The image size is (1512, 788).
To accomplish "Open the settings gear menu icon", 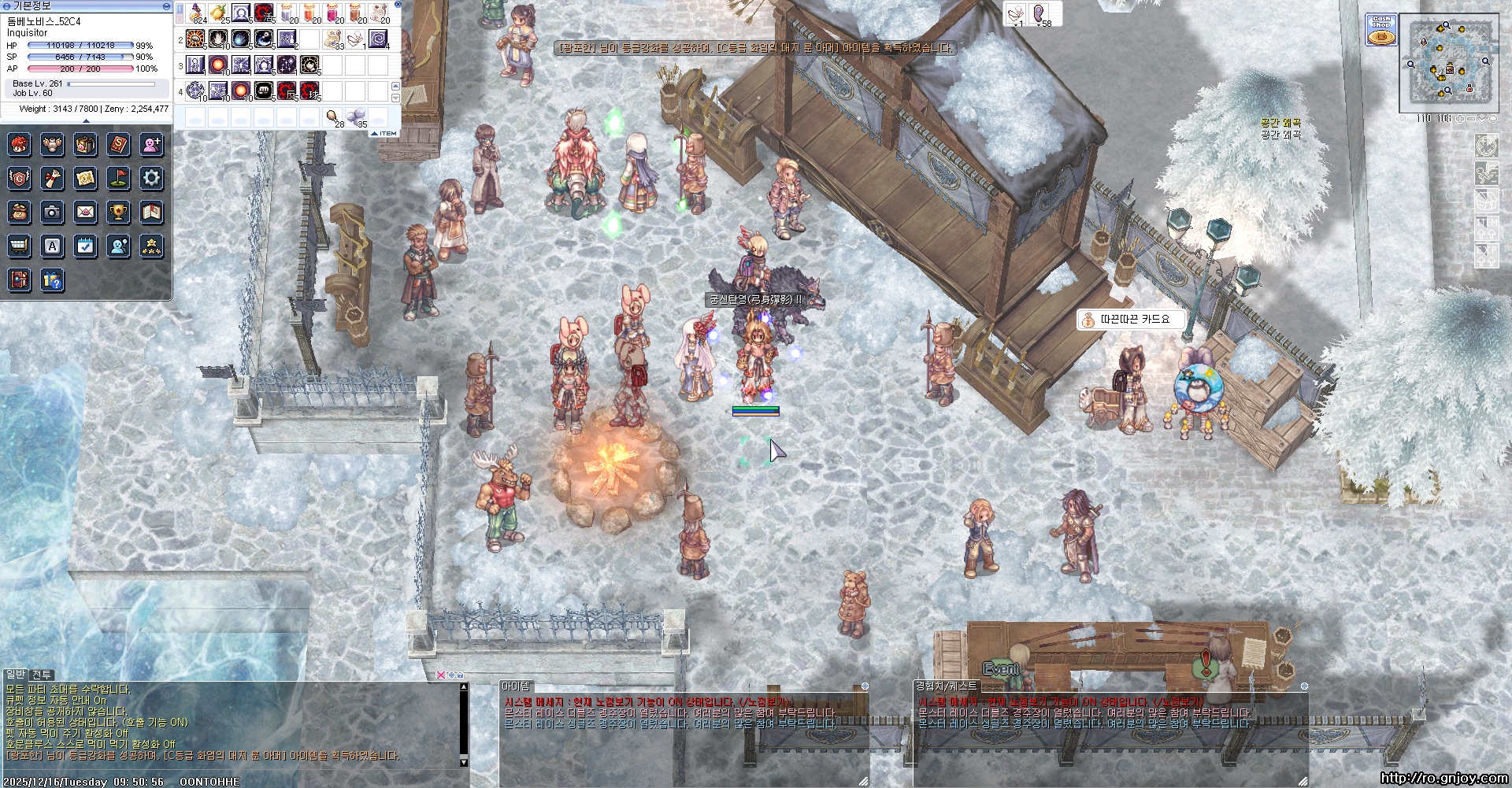I will 151,178.
